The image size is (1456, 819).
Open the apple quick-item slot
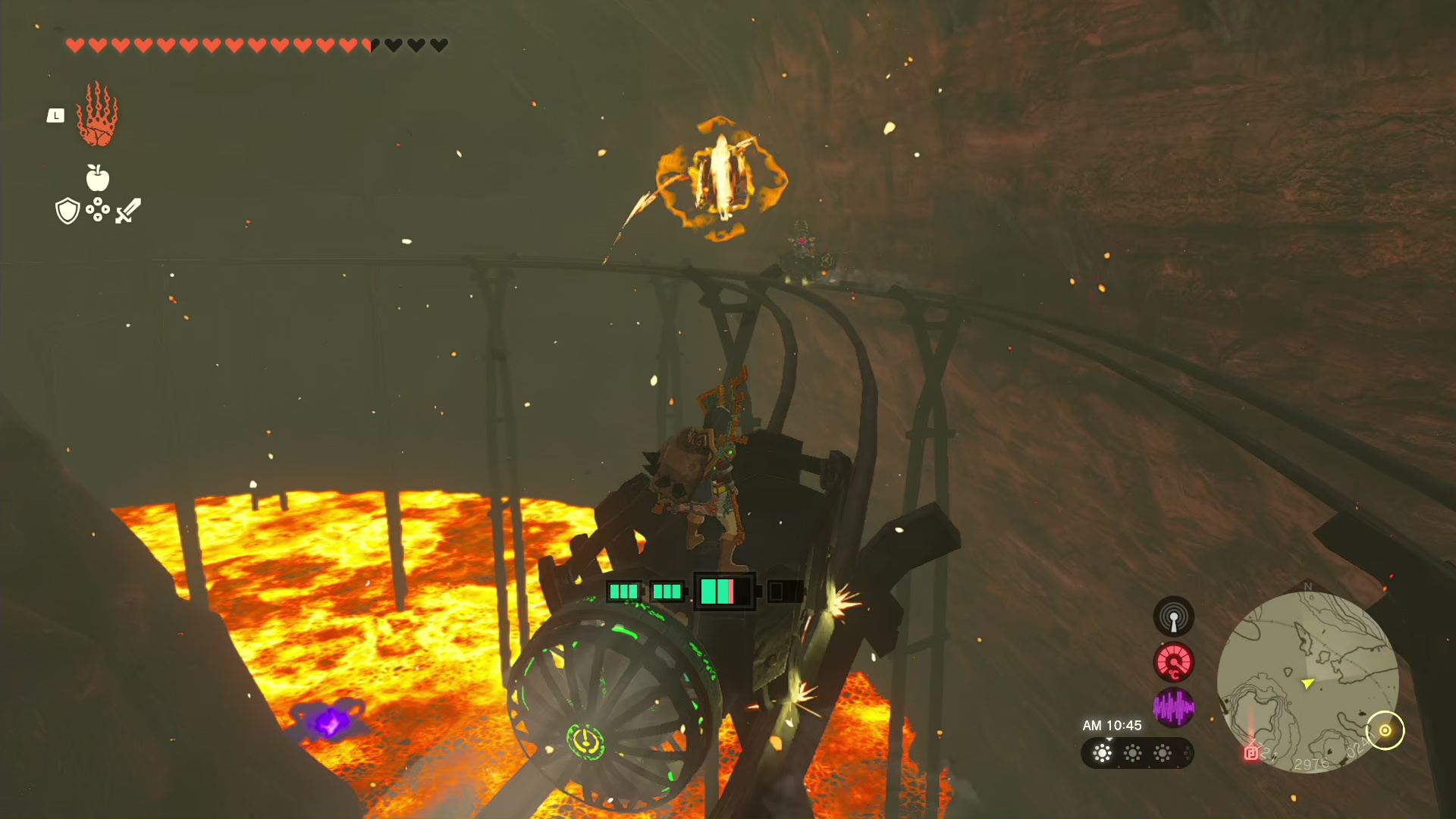tap(98, 178)
